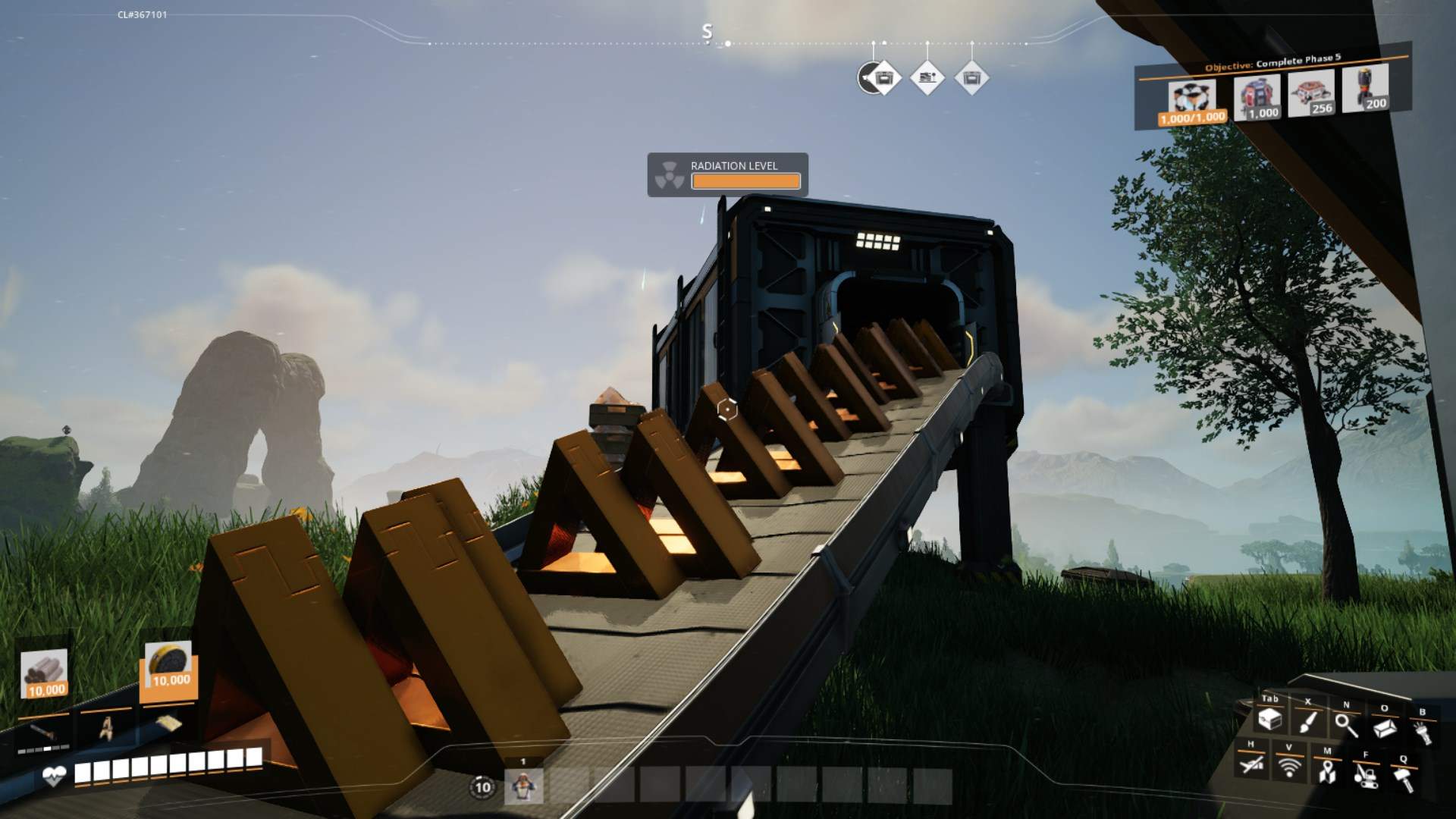Open the map marker icon

click(1326, 772)
